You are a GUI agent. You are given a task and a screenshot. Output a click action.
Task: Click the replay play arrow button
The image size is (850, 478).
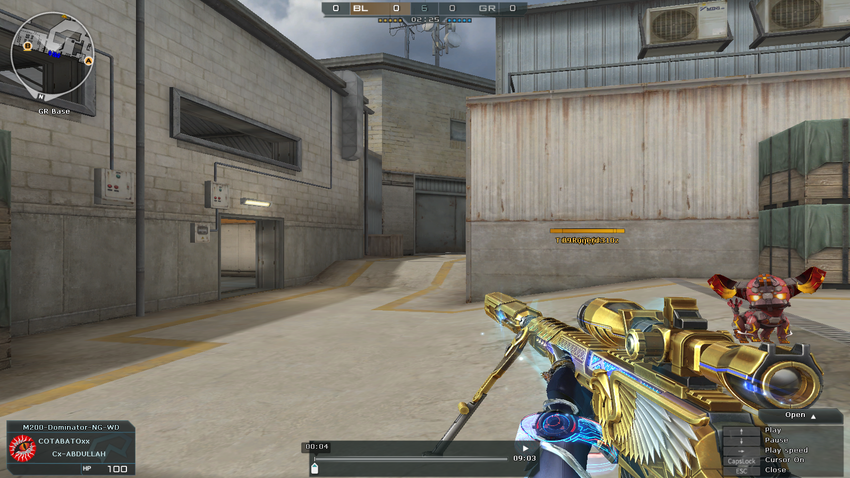tap(526, 448)
